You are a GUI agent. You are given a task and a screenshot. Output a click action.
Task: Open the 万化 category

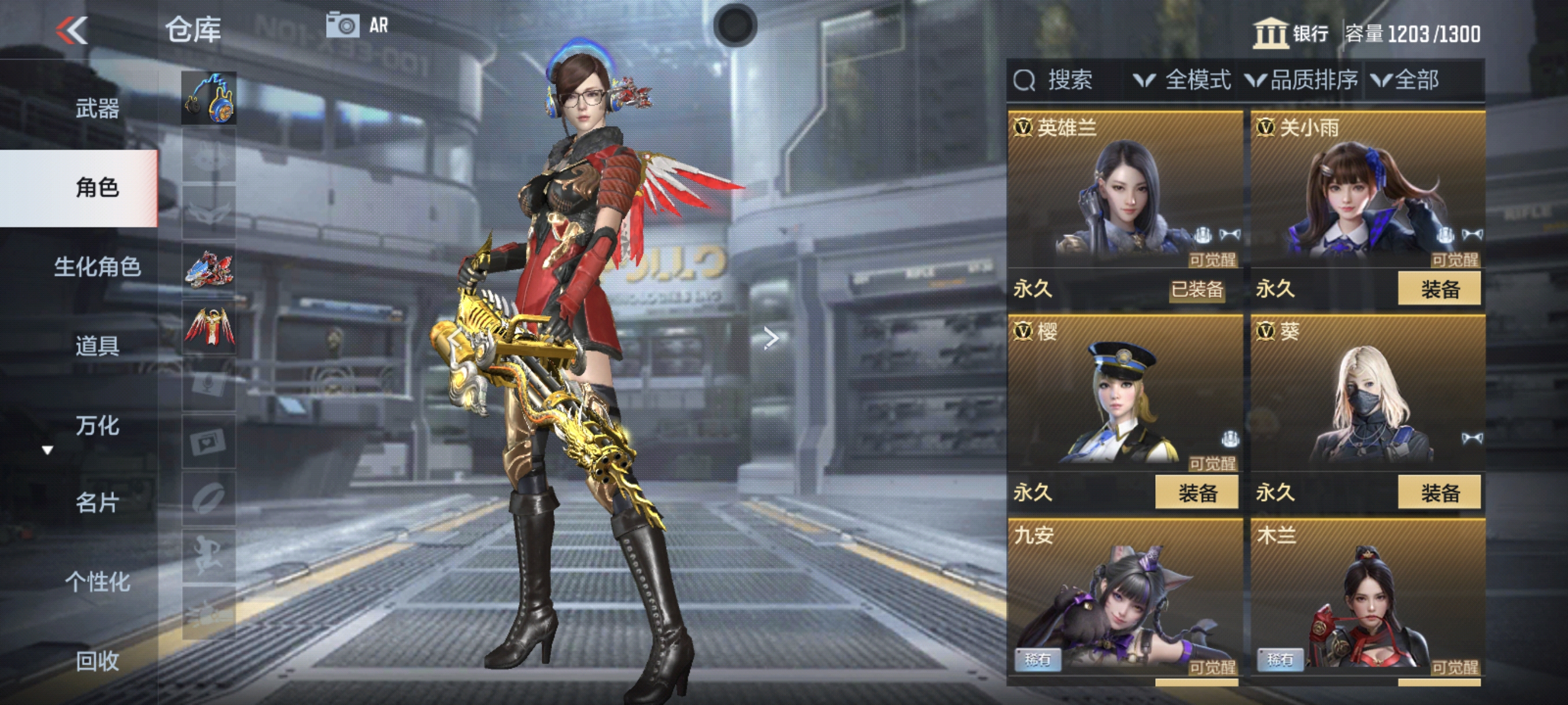click(97, 425)
